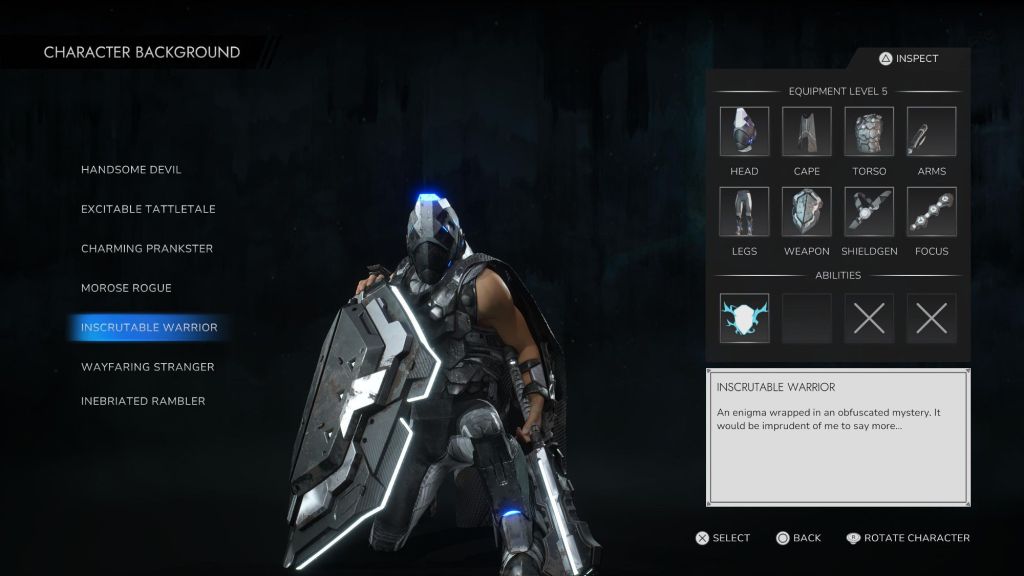Choose the Excitable Tattletale background
1024x576 pixels.
click(148, 209)
